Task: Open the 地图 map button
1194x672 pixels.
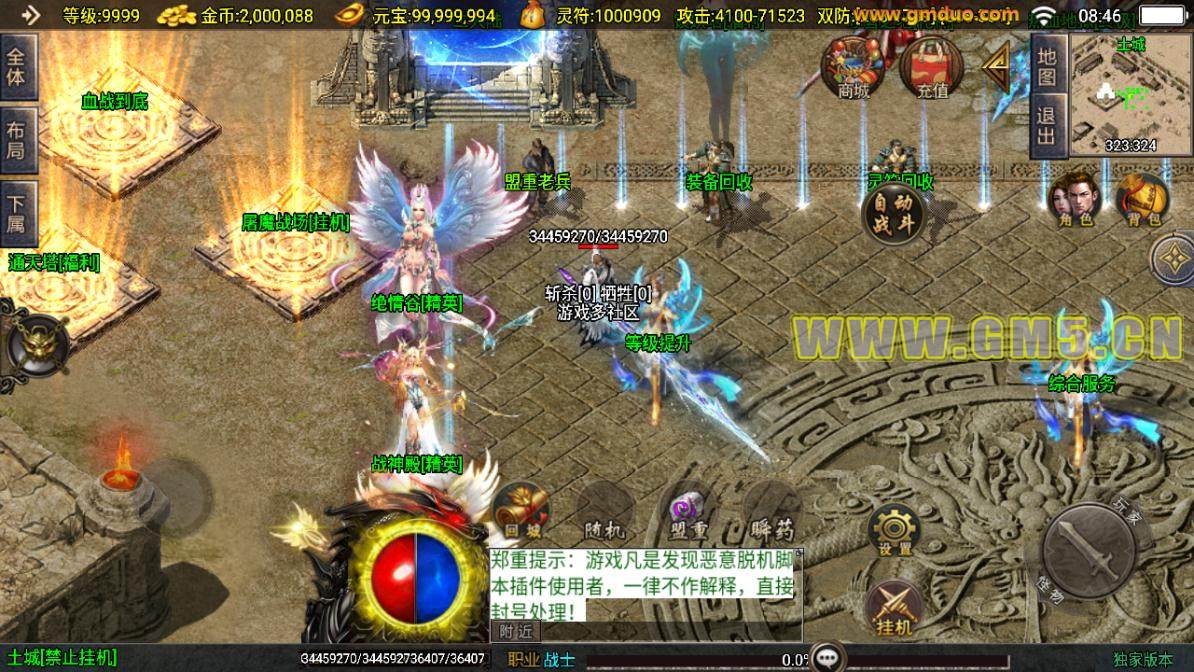Action: click(1046, 67)
